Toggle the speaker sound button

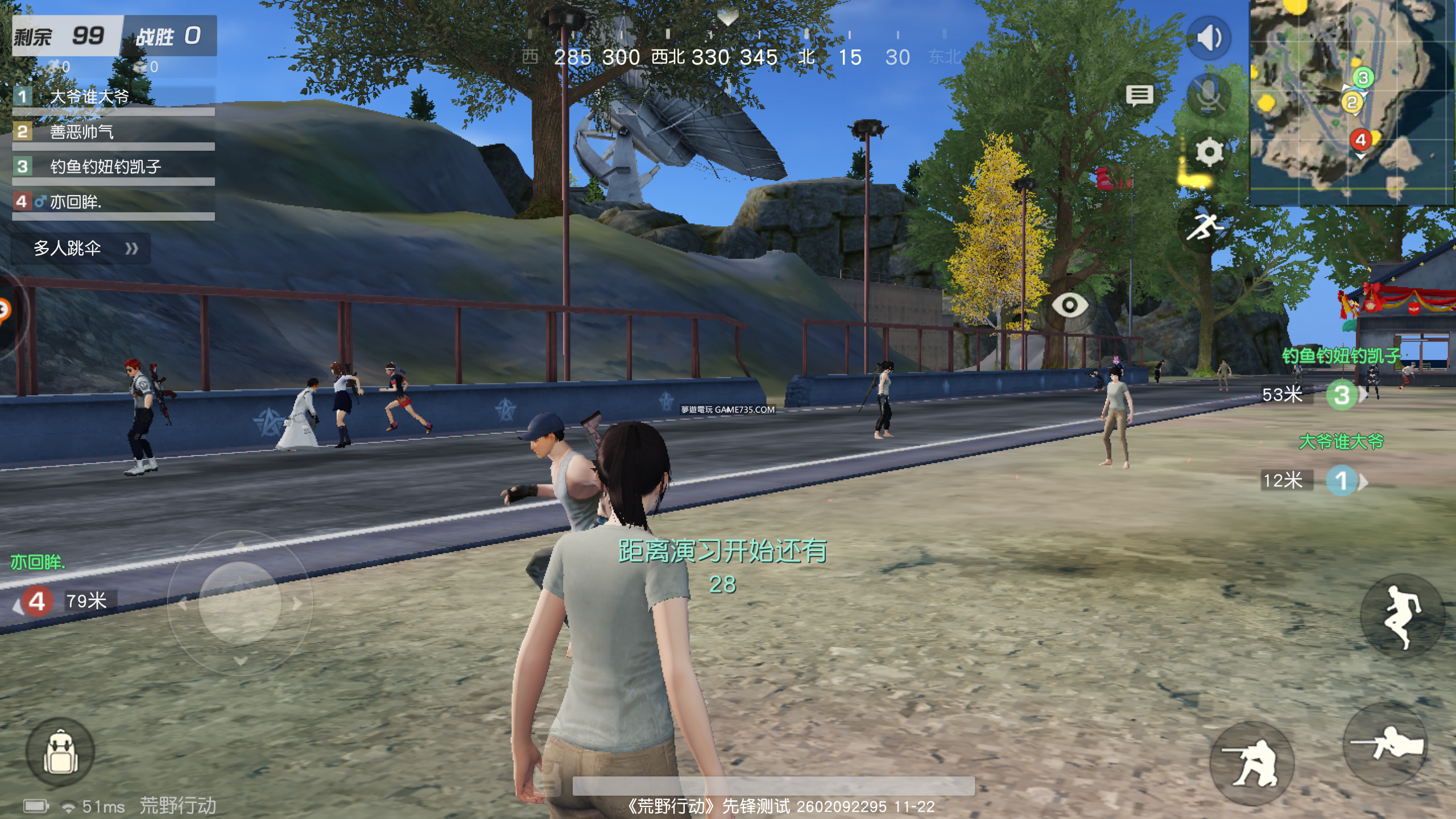[1209, 39]
